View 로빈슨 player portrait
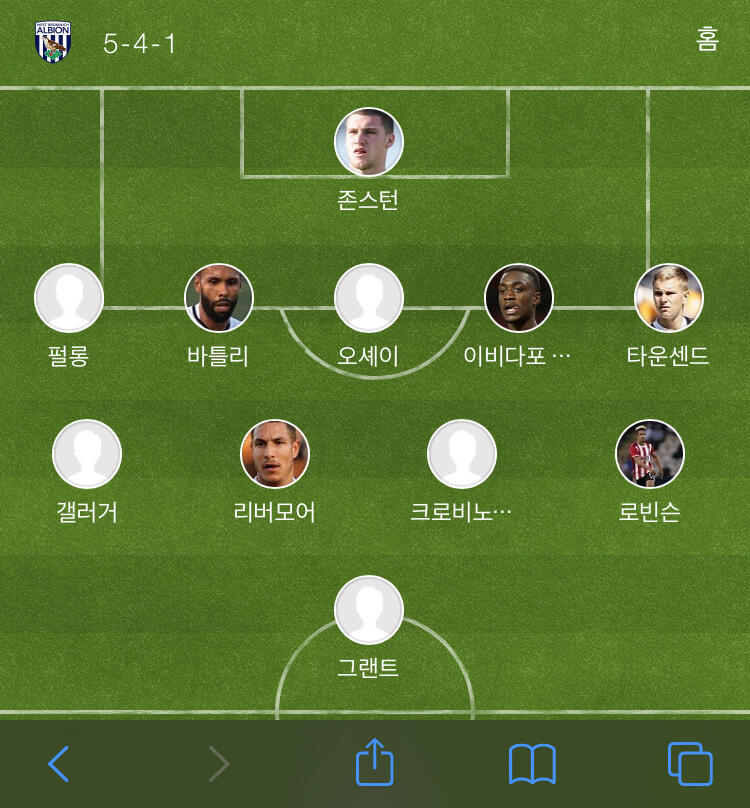This screenshot has width=750, height=808. (650, 454)
